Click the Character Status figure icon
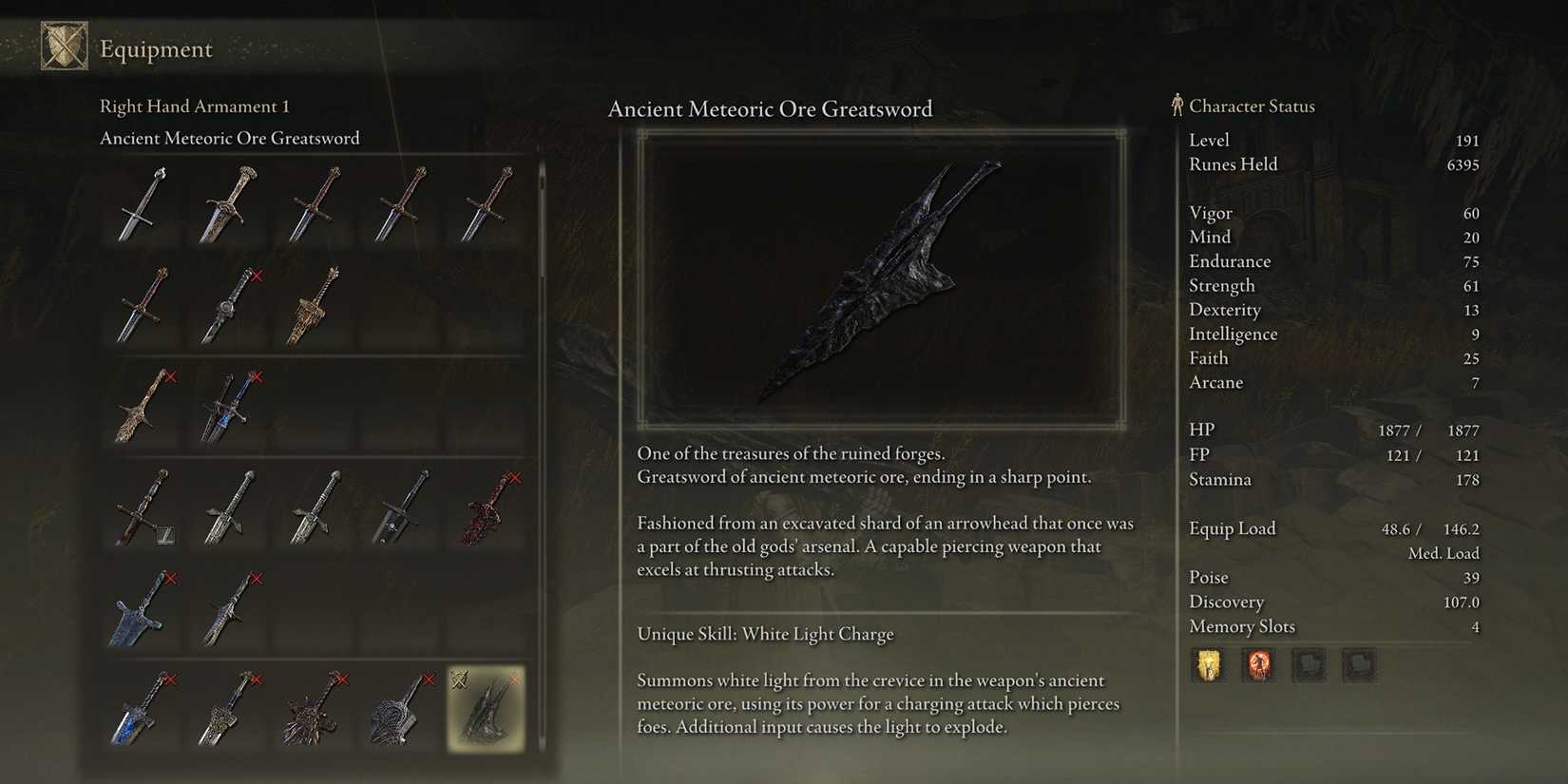 pyautogui.click(x=1176, y=106)
